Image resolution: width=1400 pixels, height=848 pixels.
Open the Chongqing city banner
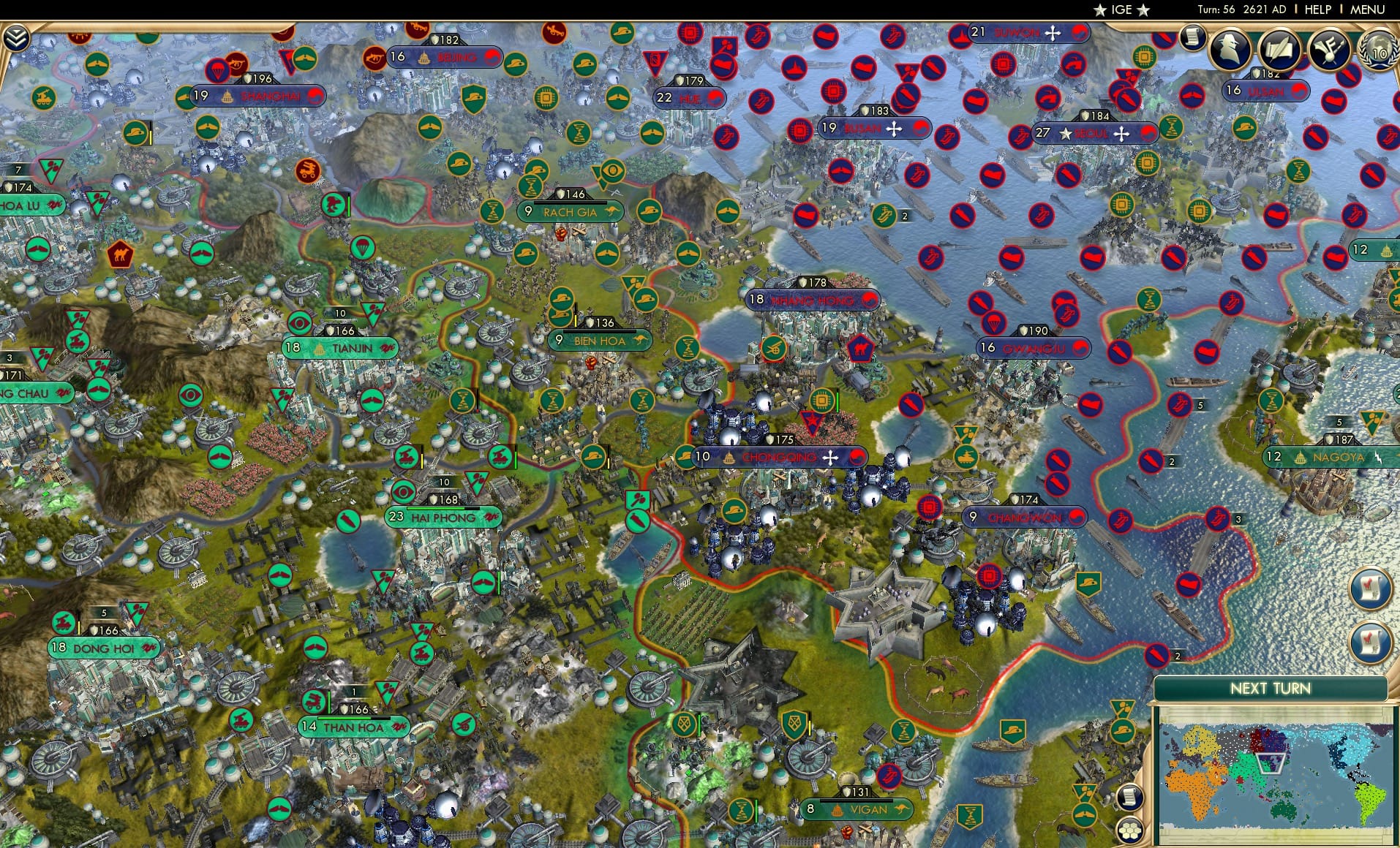click(x=777, y=457)
